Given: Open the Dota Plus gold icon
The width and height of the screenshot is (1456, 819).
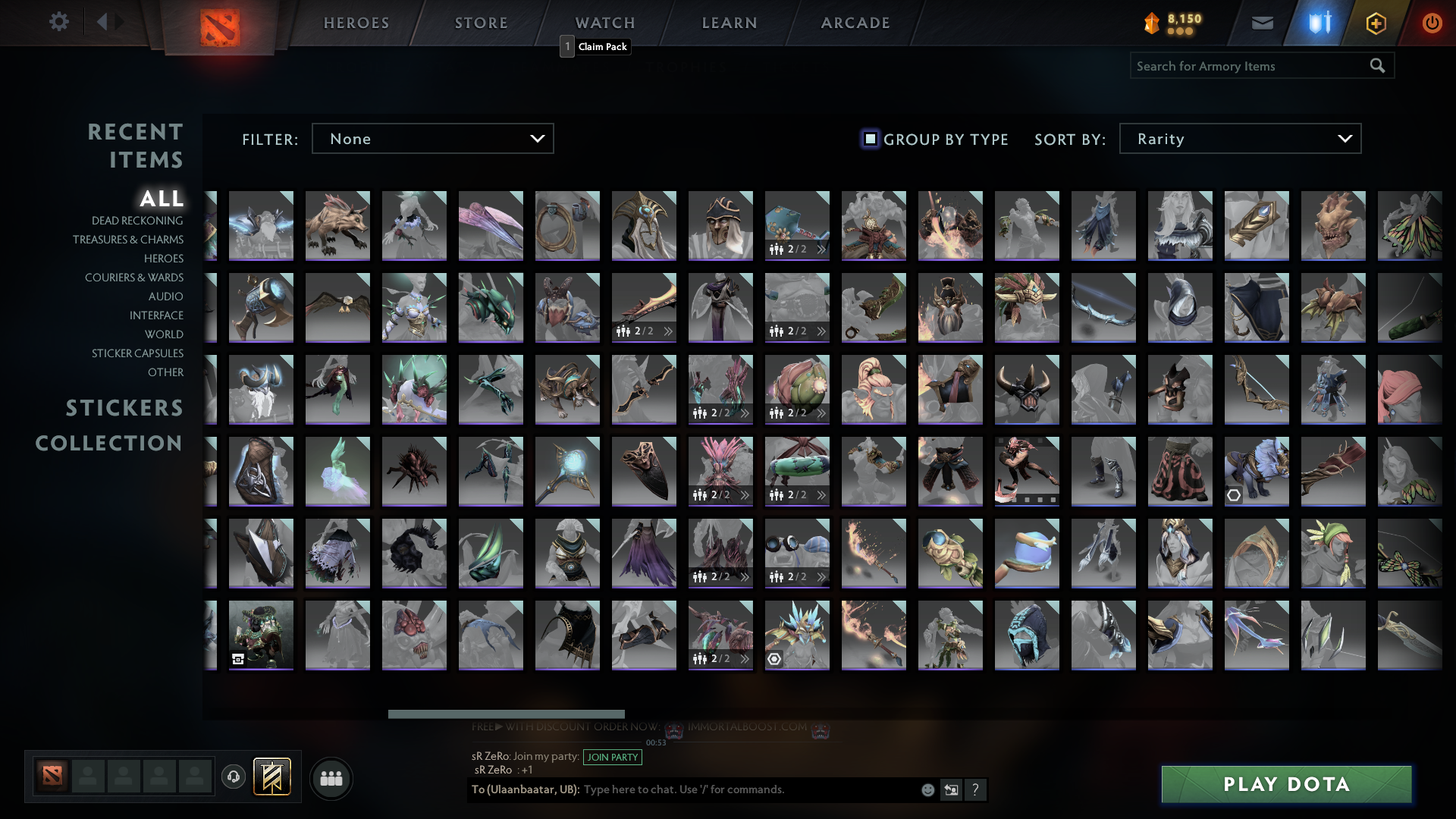Looking at the screenshot, I should 1376,22.
